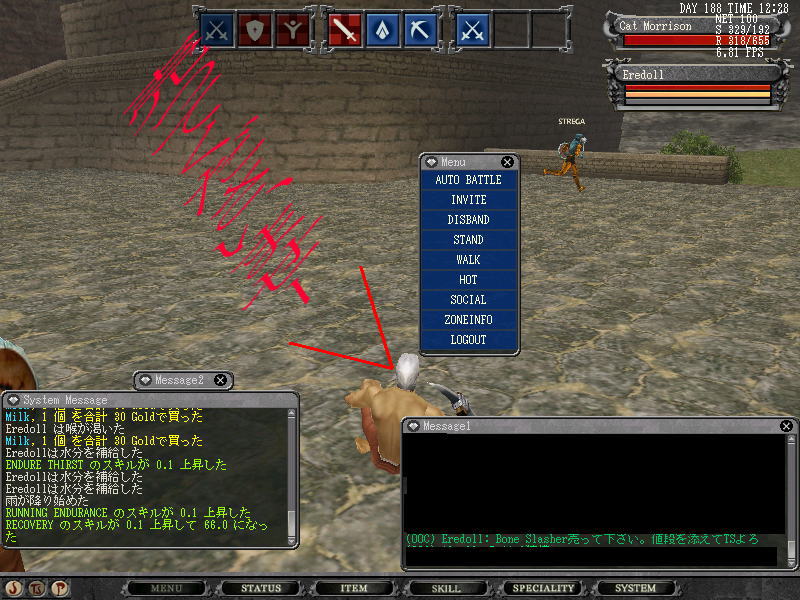Activate the red shield hotbar icon
This screenshot has height=600, width=800.
coord(258,31)
